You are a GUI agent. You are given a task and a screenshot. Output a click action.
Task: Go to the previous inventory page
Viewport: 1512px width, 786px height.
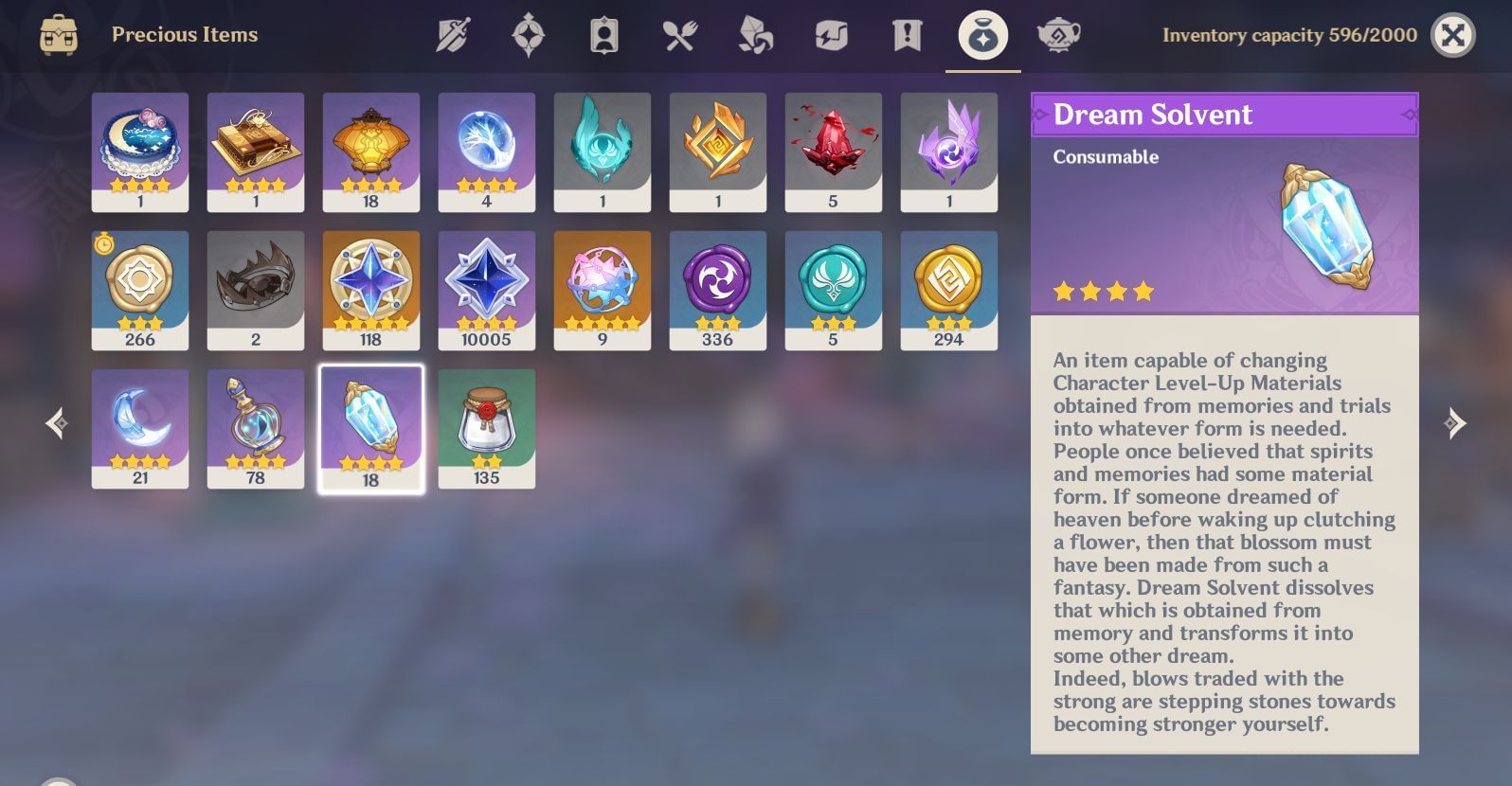click(57, 423)
